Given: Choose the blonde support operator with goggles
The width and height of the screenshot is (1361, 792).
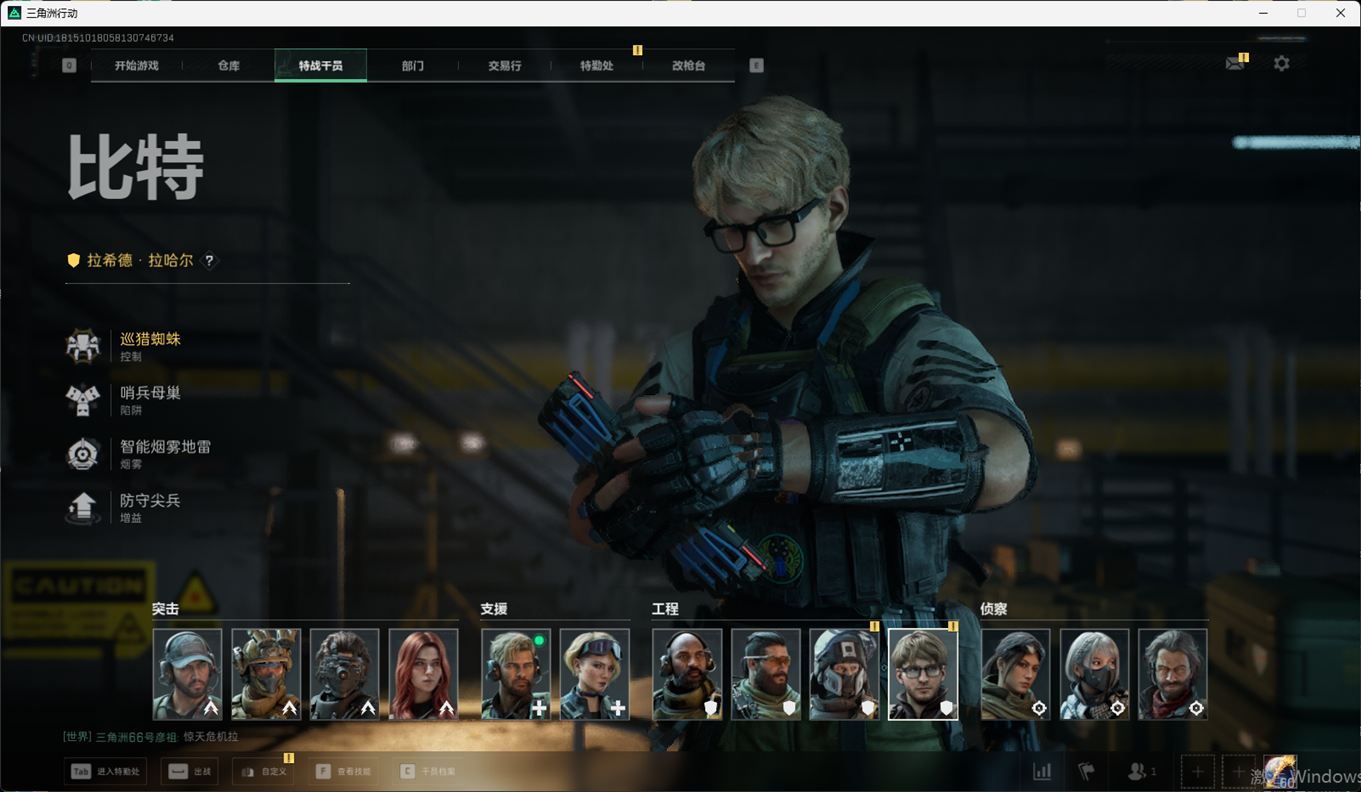Looking at the screenshot, I should click(594, 674).
